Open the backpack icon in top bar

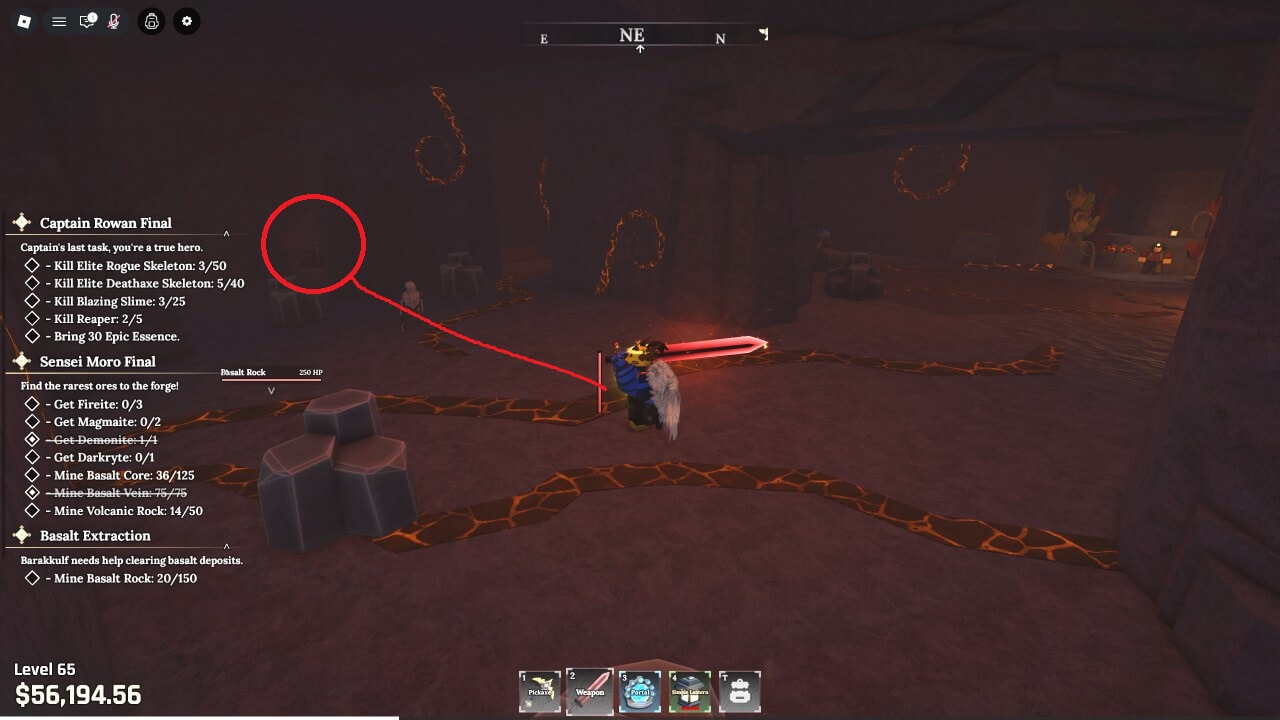pyautogui.click(x=151, y=21)
